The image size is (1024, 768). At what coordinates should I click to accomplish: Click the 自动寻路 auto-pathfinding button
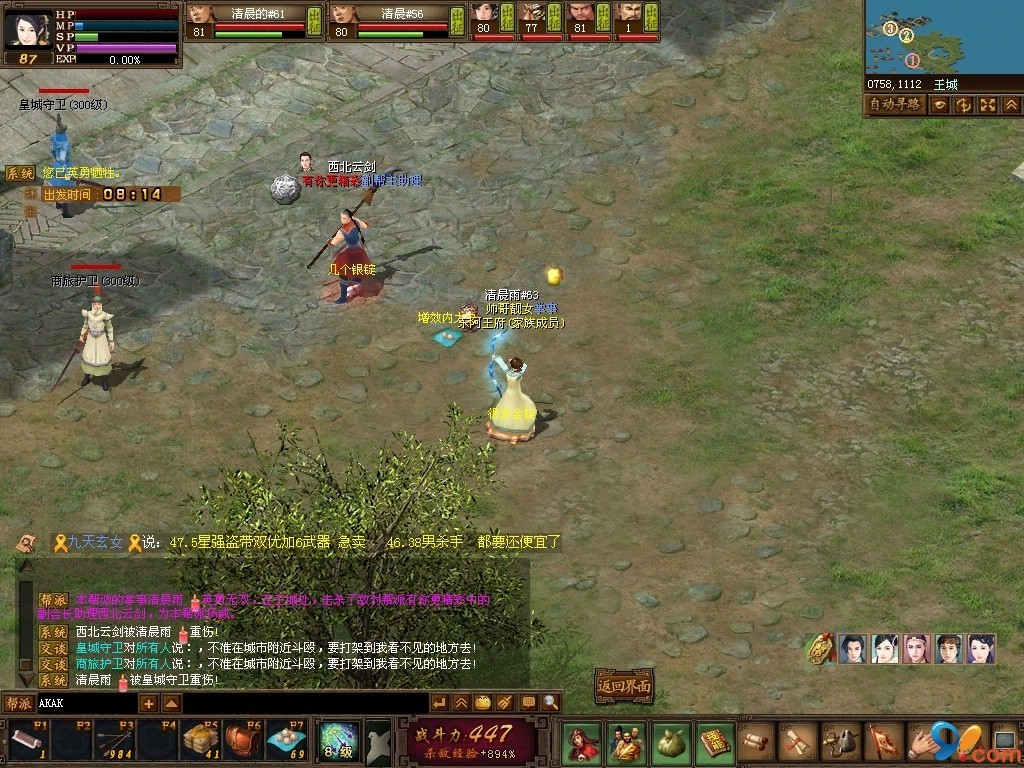point(895,105)
